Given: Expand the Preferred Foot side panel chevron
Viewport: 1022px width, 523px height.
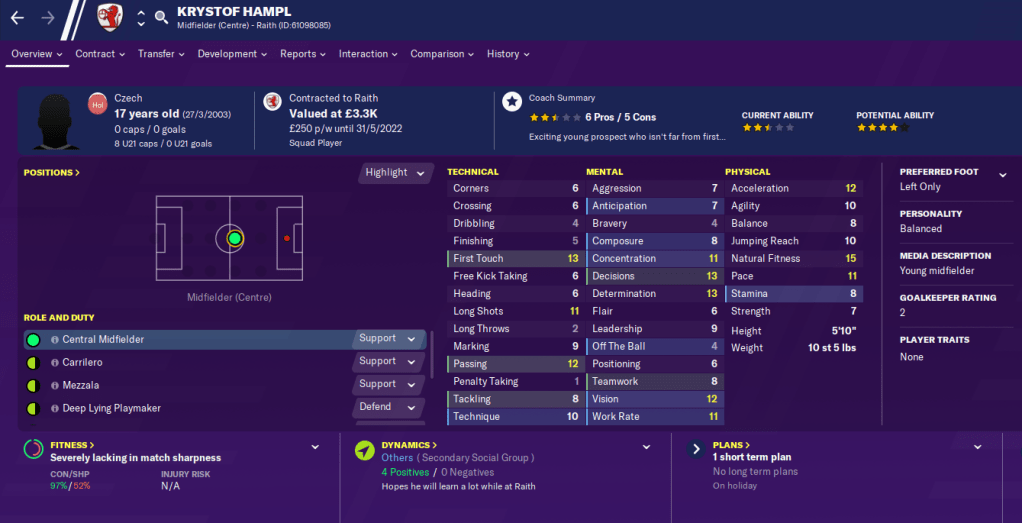Looking at the screenshot, I should pos(1002,174).
